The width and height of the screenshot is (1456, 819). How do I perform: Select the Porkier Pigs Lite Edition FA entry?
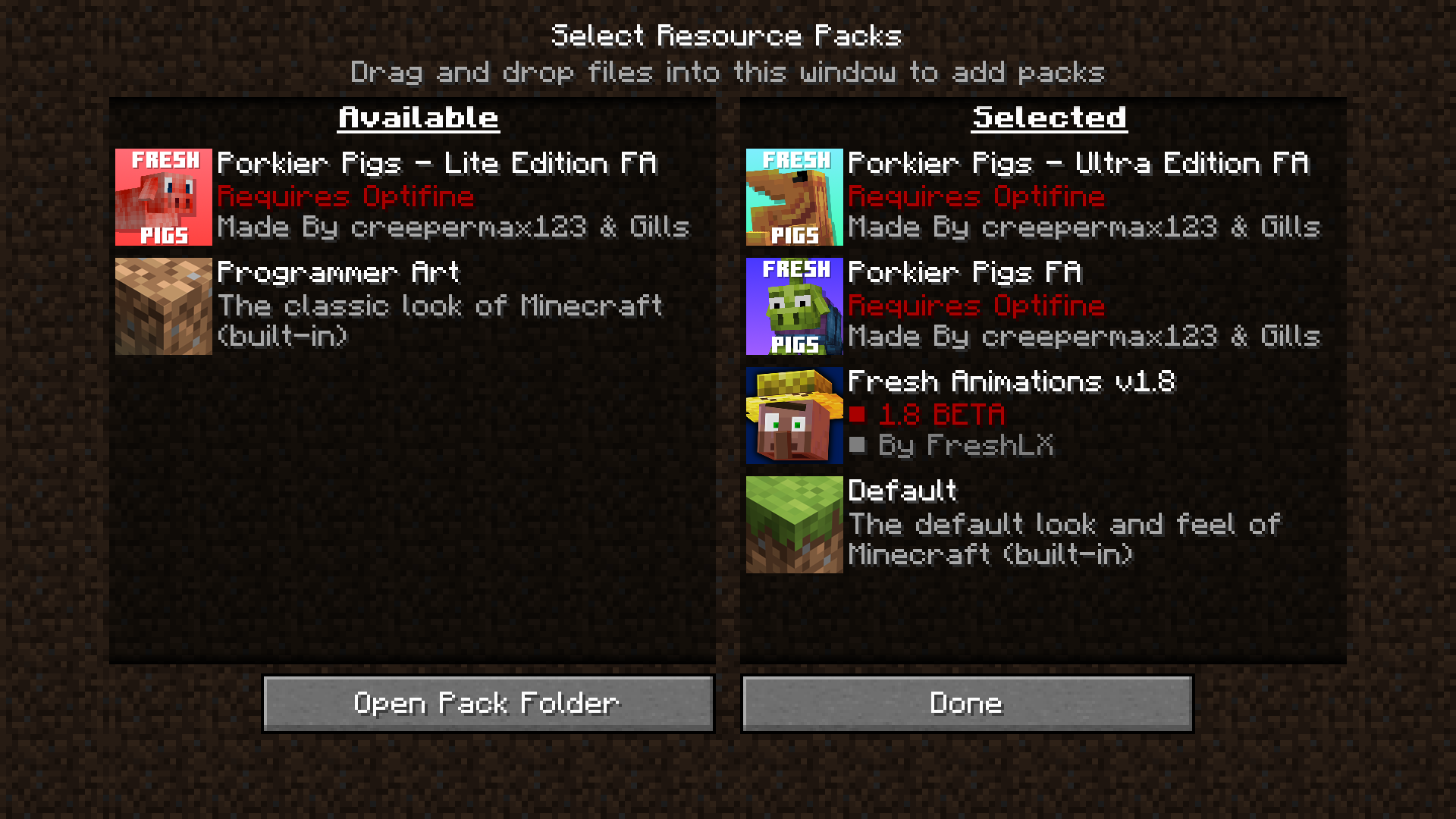pos(417,196)
